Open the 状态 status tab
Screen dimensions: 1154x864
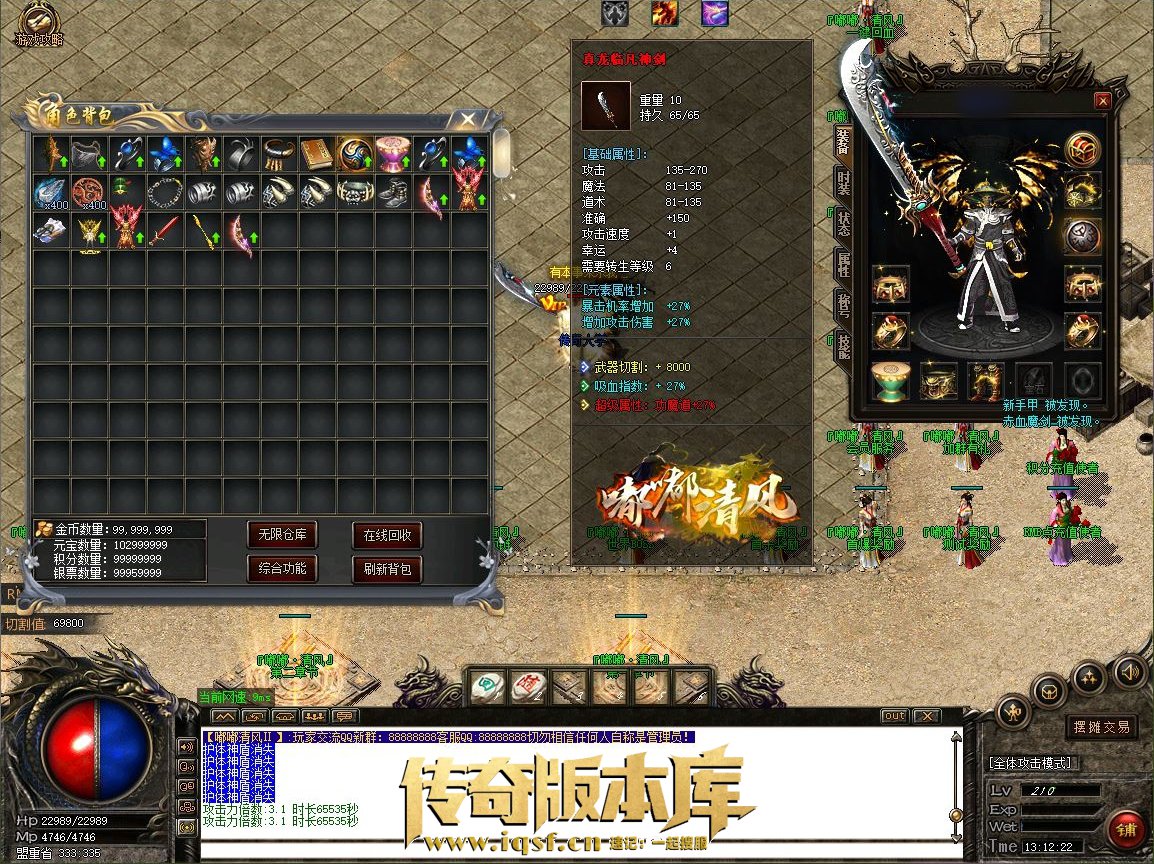(843, 224)
